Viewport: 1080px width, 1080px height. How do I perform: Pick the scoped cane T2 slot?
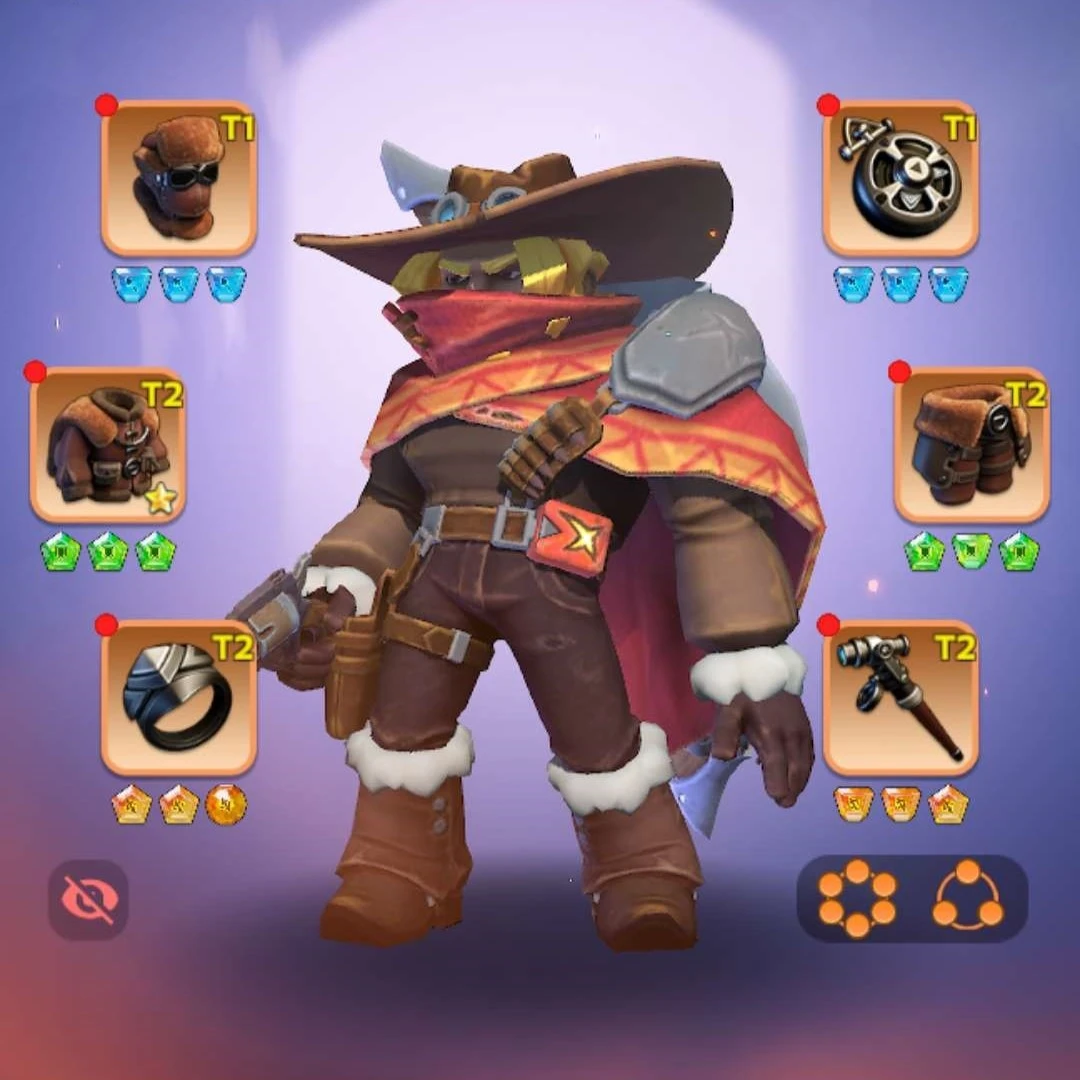(900, 698)
